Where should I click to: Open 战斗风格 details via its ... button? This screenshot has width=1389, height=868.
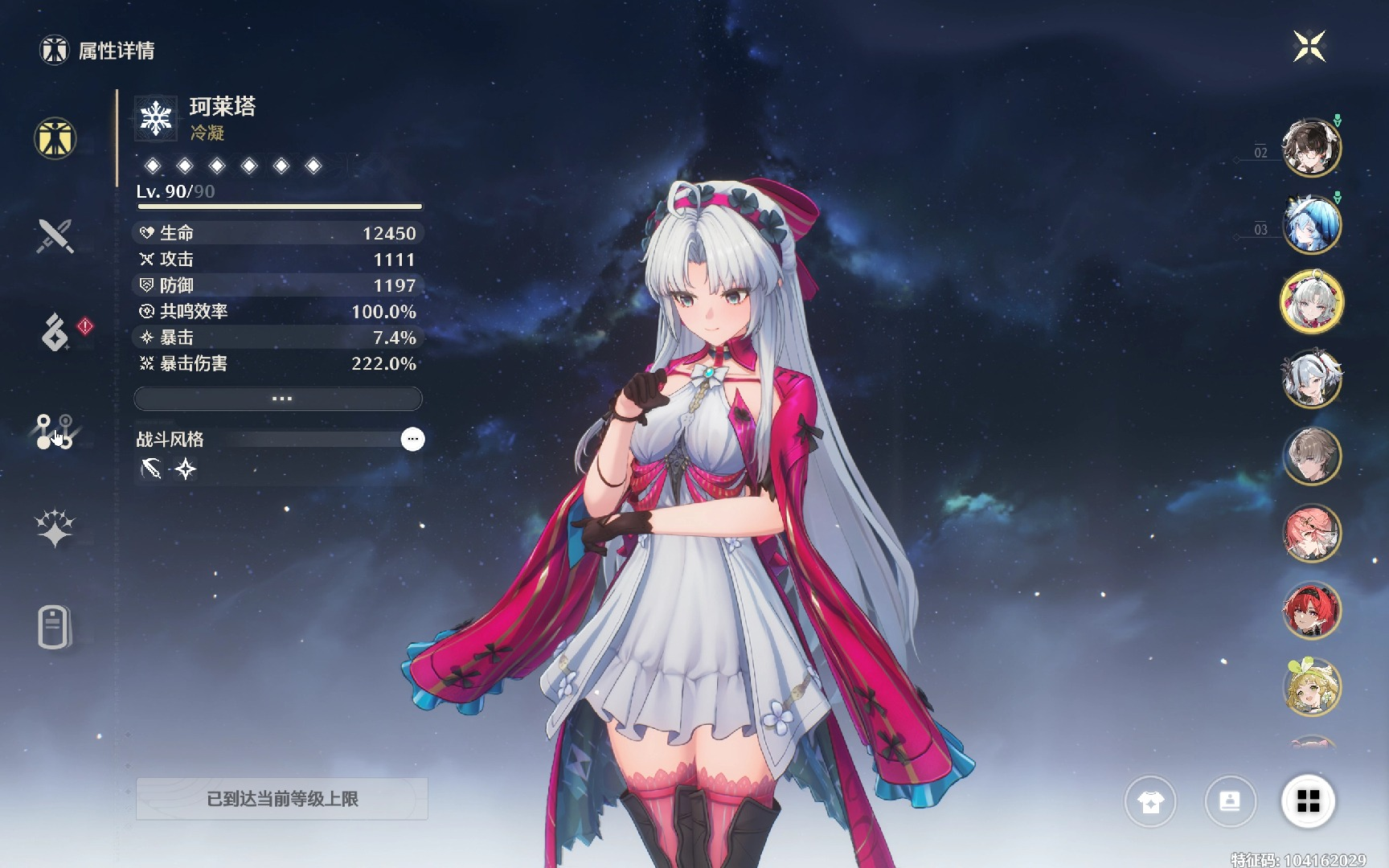pyautogui.click(x=413, y=439)
